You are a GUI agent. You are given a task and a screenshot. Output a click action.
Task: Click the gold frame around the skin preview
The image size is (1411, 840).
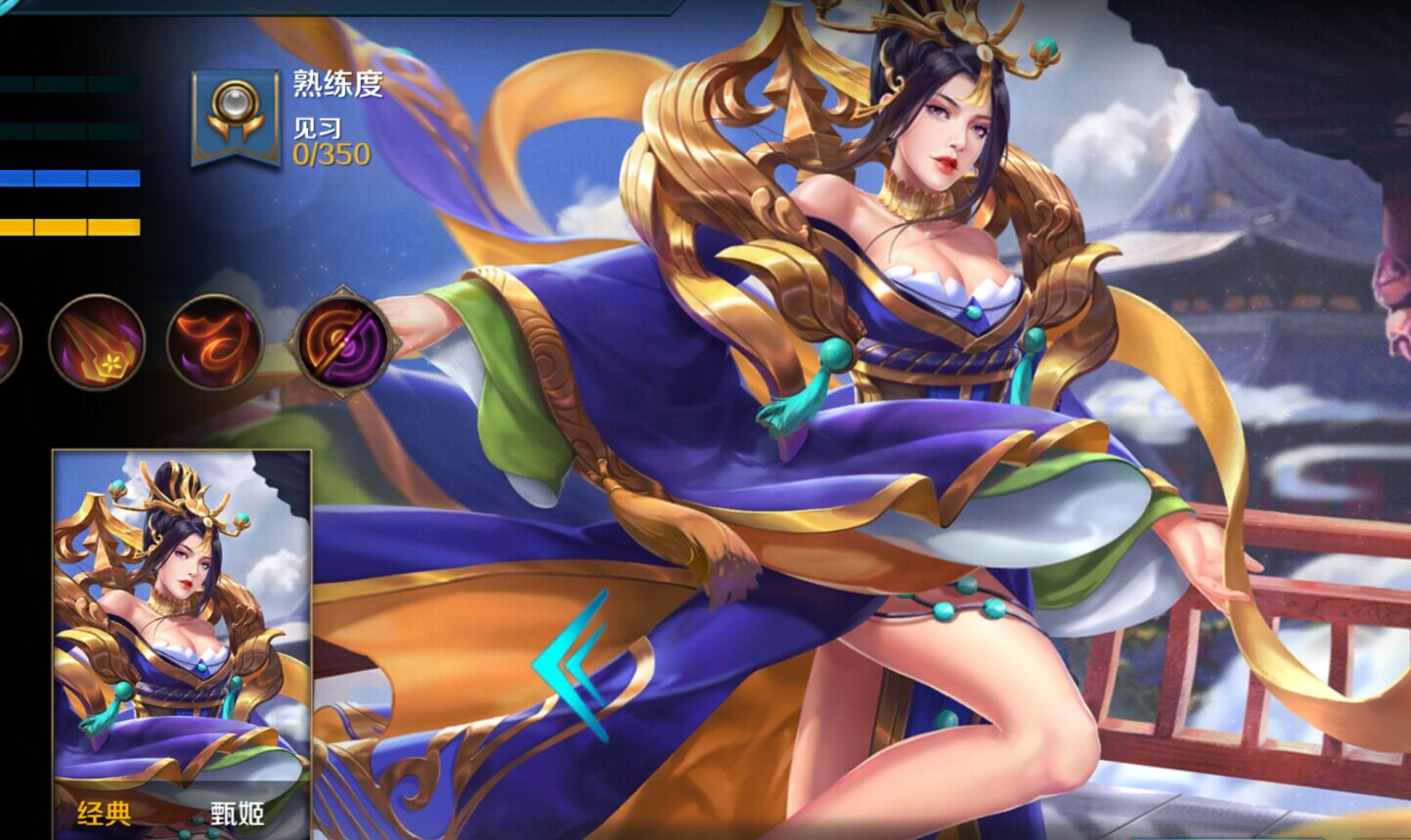[181, 450]
